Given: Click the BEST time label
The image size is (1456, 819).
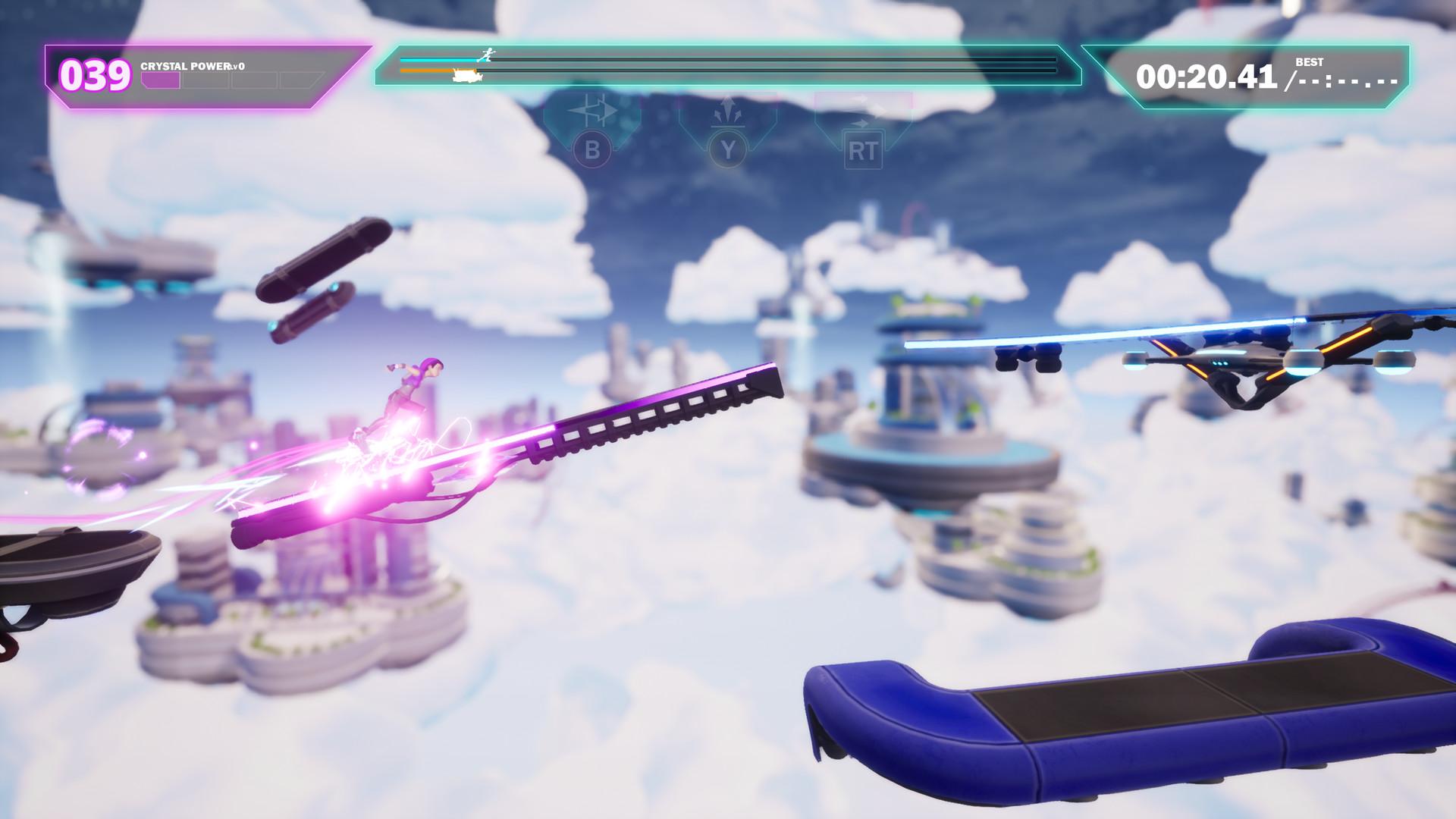Looking at the screenshot, I should [x=1308, y=64].
